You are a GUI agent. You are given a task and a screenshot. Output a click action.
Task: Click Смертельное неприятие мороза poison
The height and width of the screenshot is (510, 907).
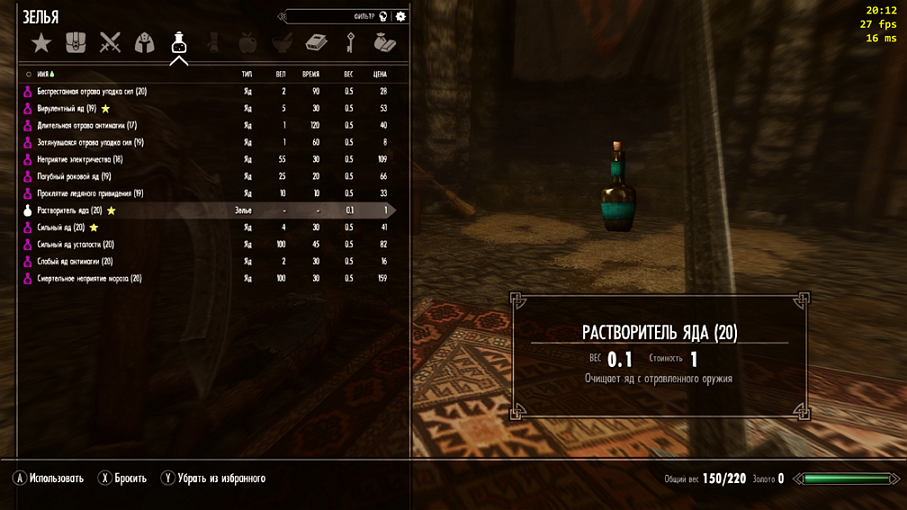click(89, 279)
